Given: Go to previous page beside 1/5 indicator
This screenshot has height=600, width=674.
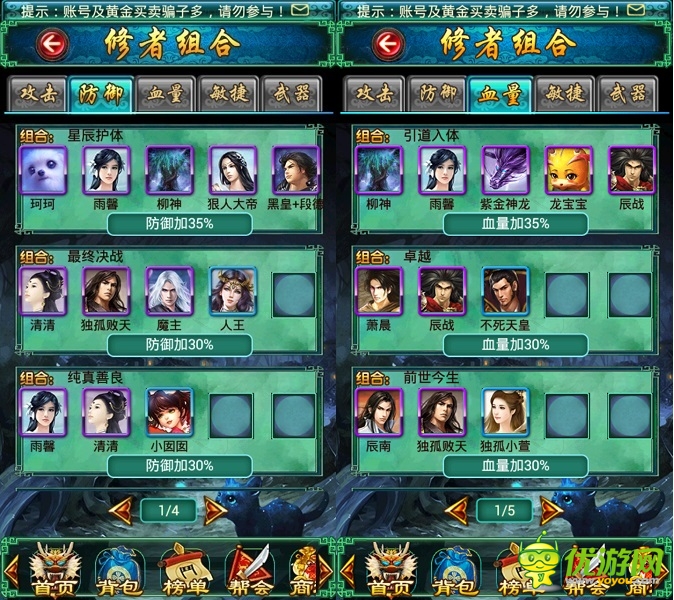Looking at the screenshot, I should [458, 510].
